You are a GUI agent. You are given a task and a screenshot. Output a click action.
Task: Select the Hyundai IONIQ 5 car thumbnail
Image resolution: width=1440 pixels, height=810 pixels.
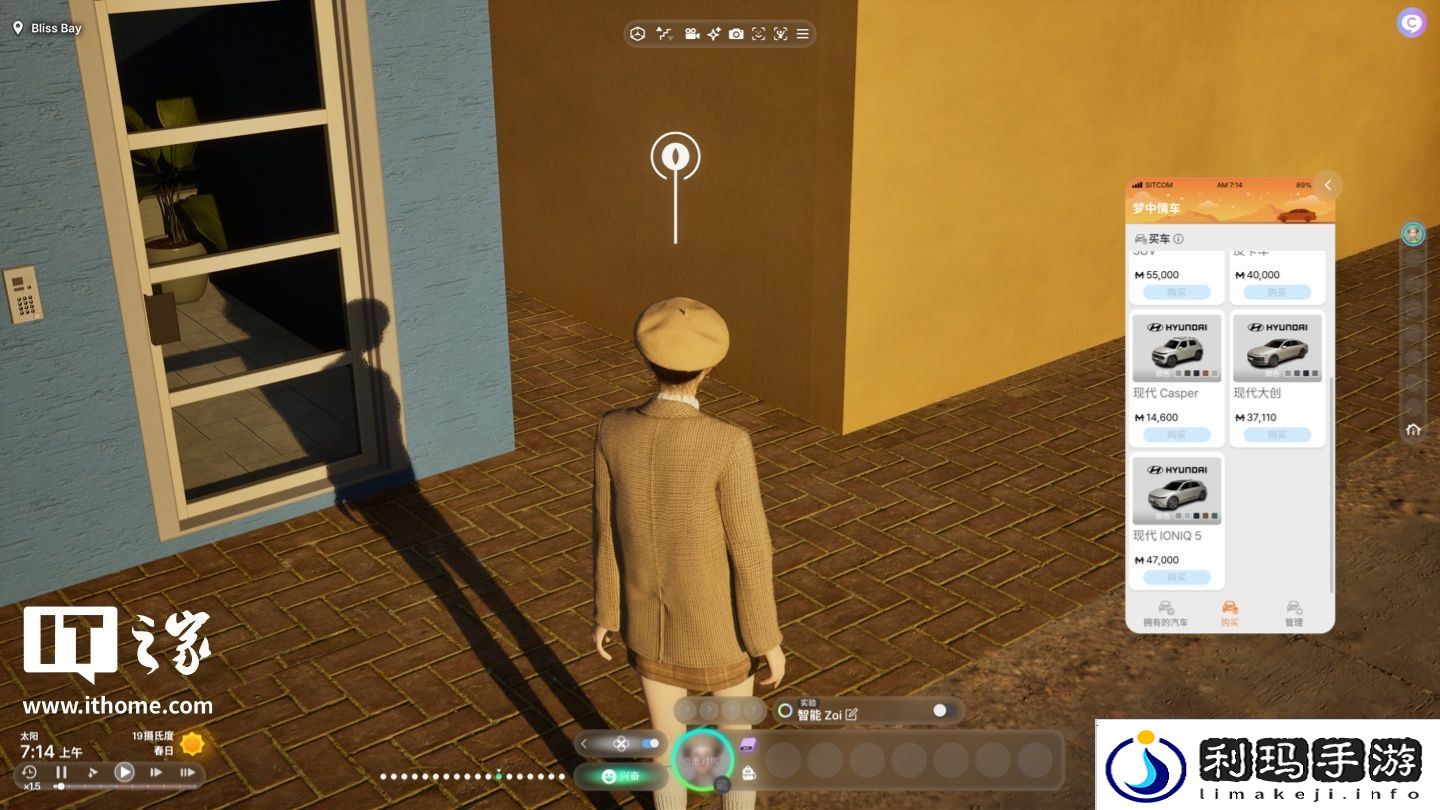point(1176,490)
